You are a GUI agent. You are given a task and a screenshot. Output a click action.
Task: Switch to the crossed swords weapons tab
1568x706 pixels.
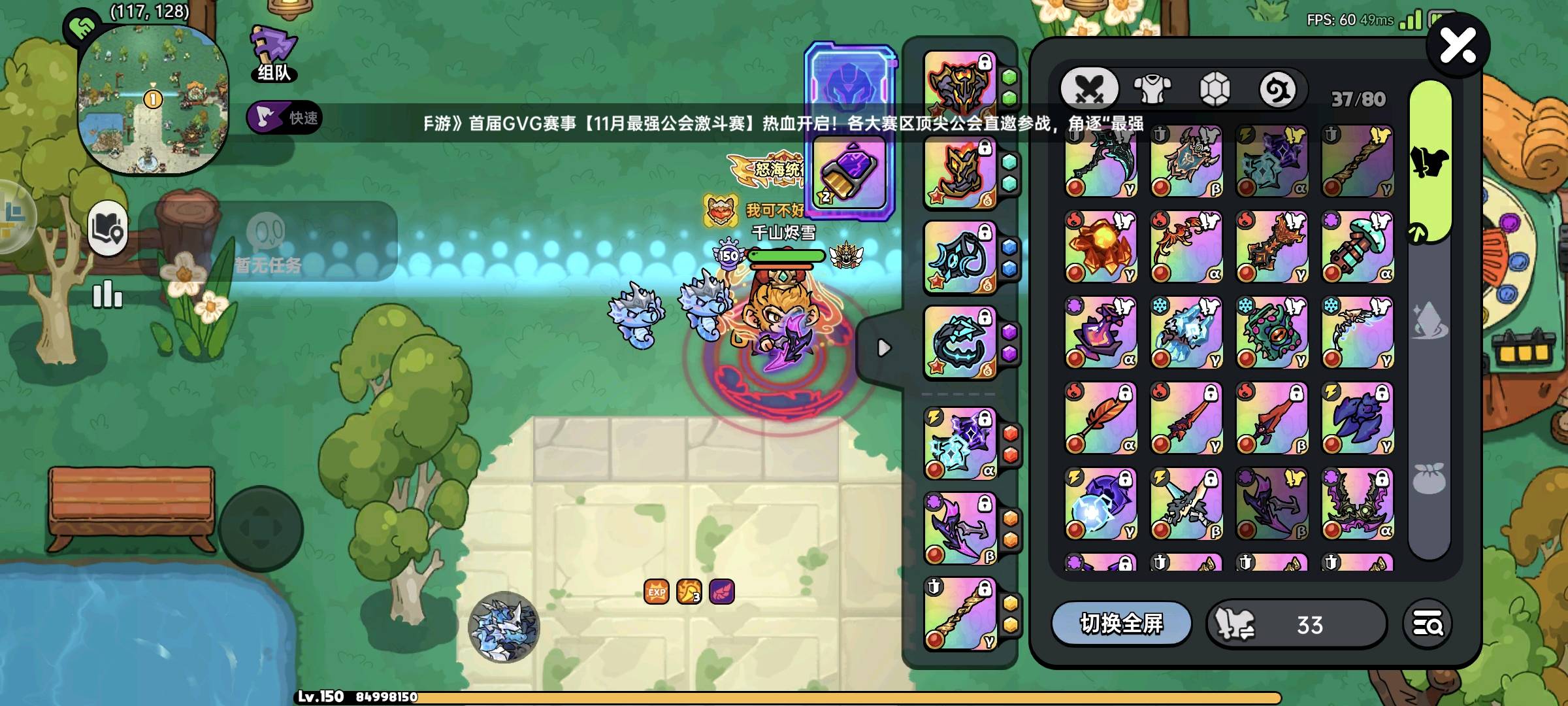[x=1089, y=88]
